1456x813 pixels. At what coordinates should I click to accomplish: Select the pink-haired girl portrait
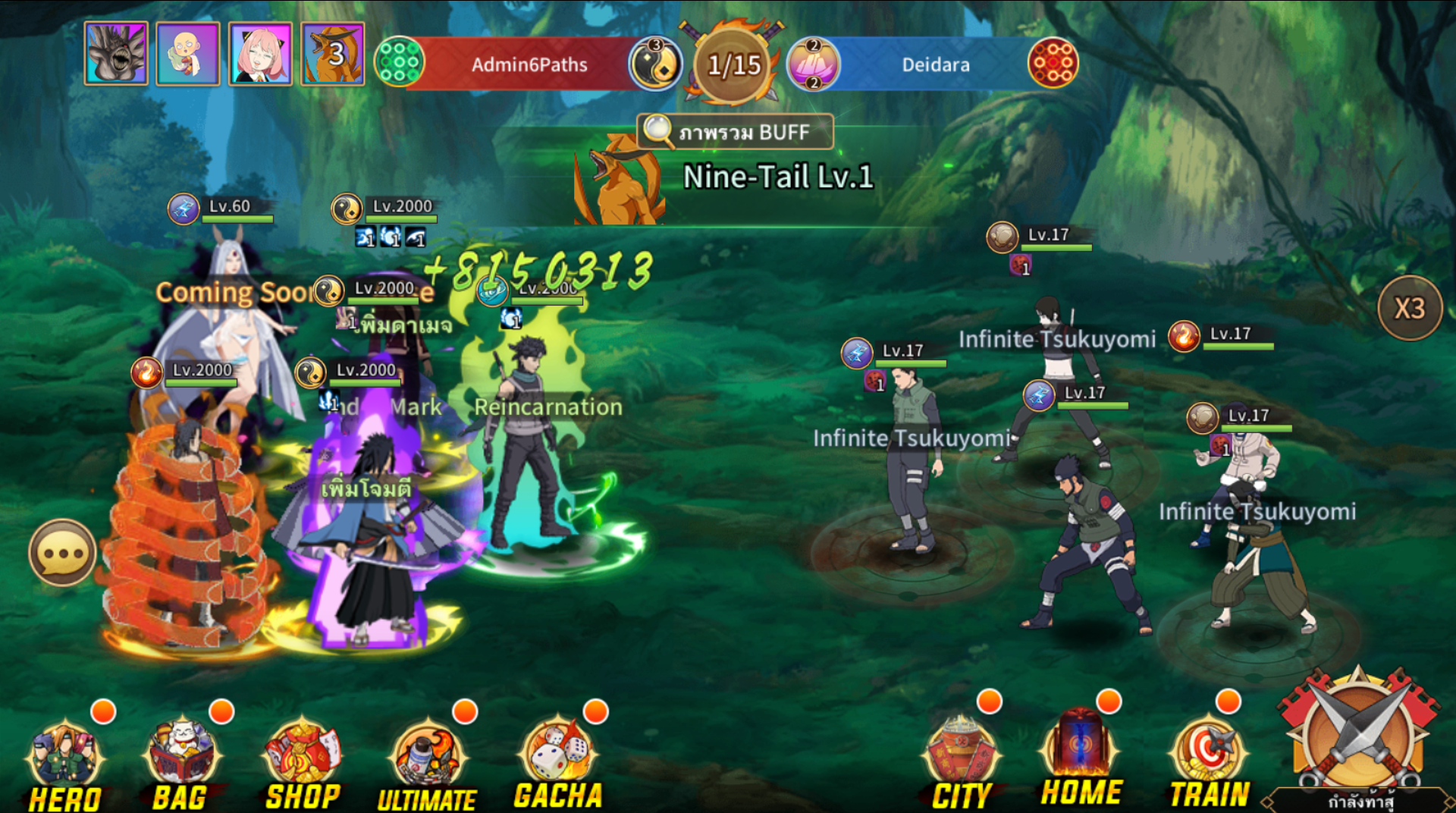pos(260,54)
